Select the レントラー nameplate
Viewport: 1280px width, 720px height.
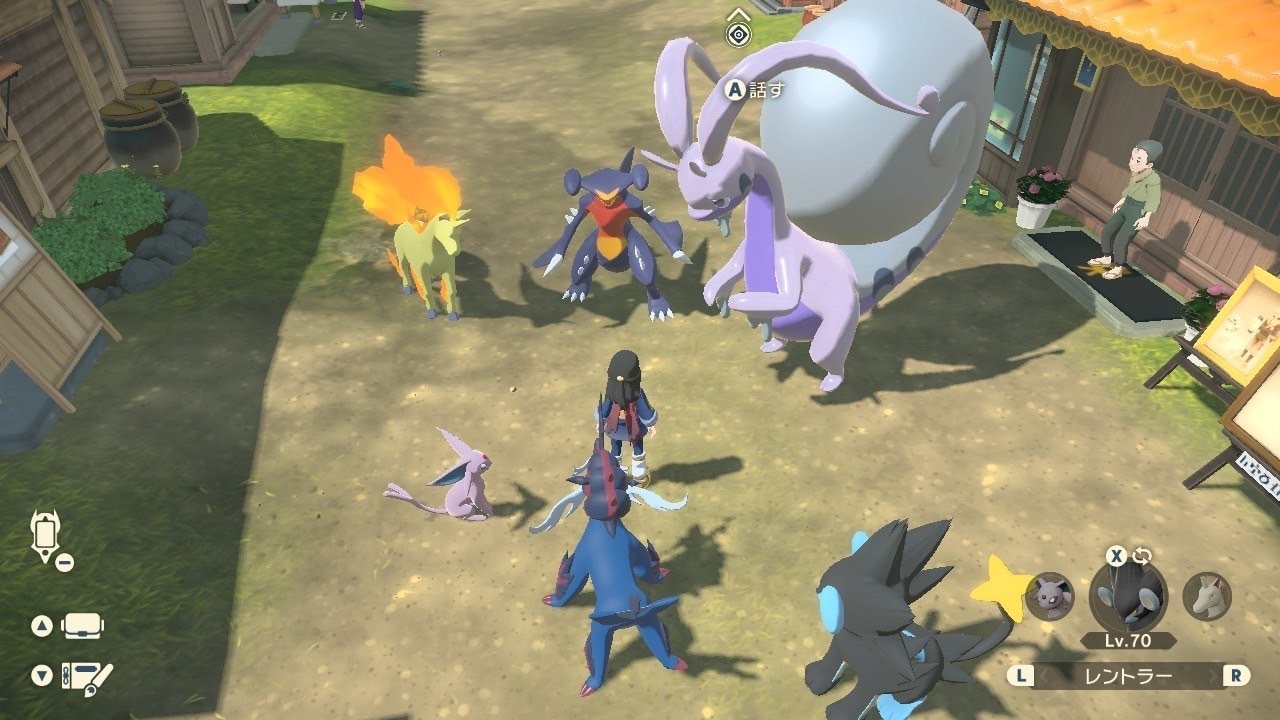point(1130,675)
